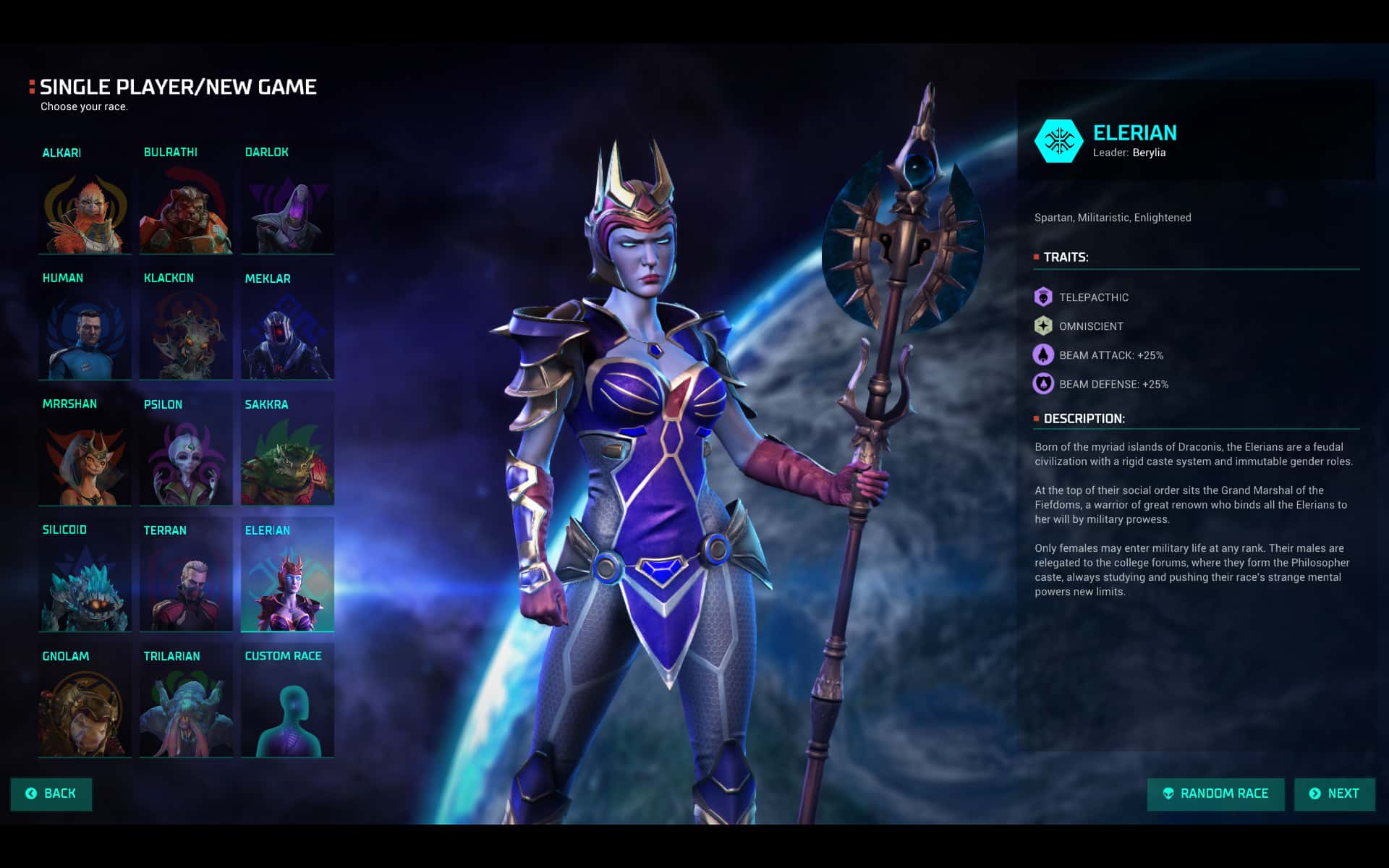Select the Trilarian race
This screenshot has height=868, width=1389.
(186, 712)
